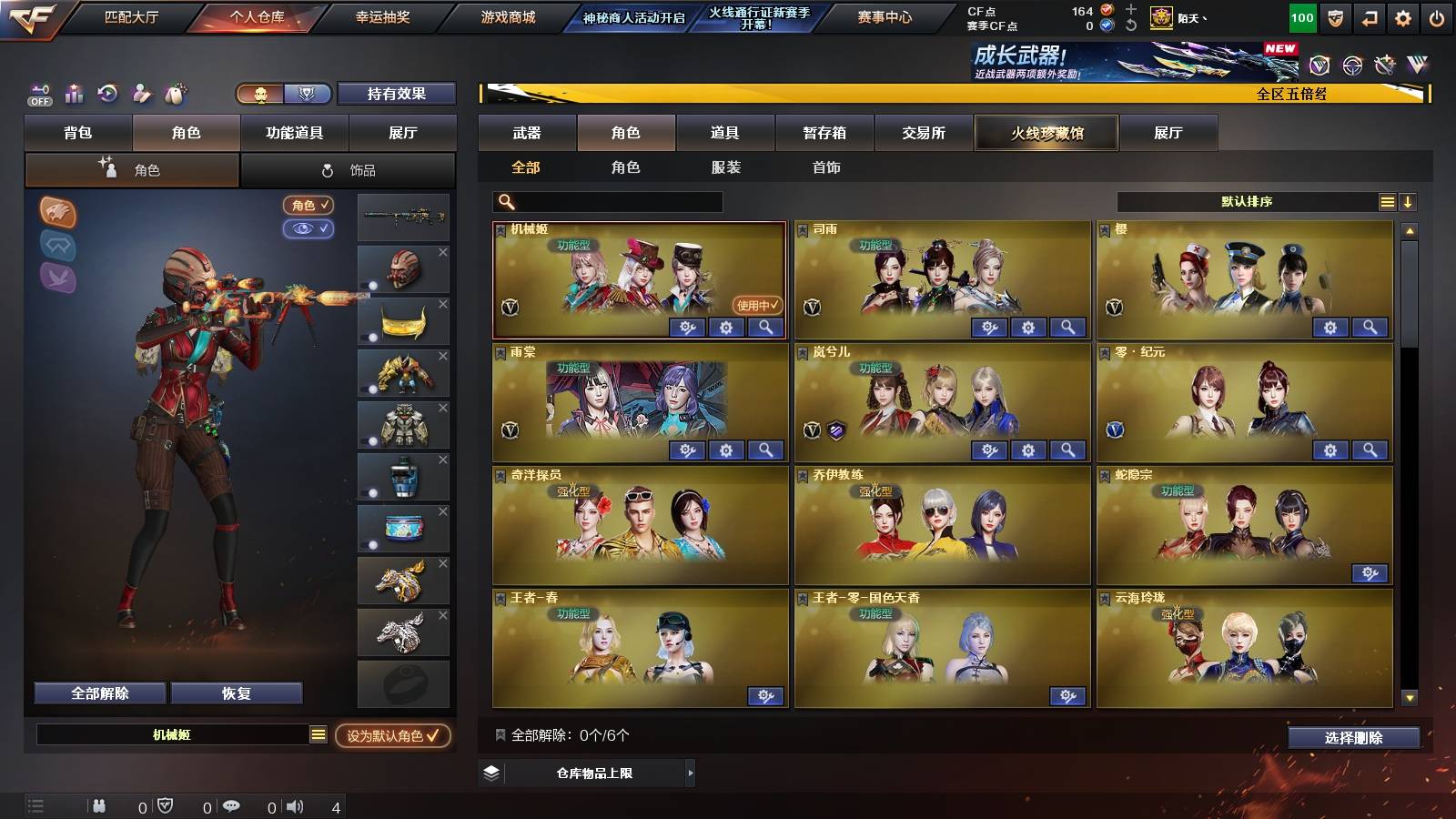Screen dimensions: 1456x819
Task: Click the friends icon in the bottom status bar
Action: pyautogui.click(x=98, y=805)
